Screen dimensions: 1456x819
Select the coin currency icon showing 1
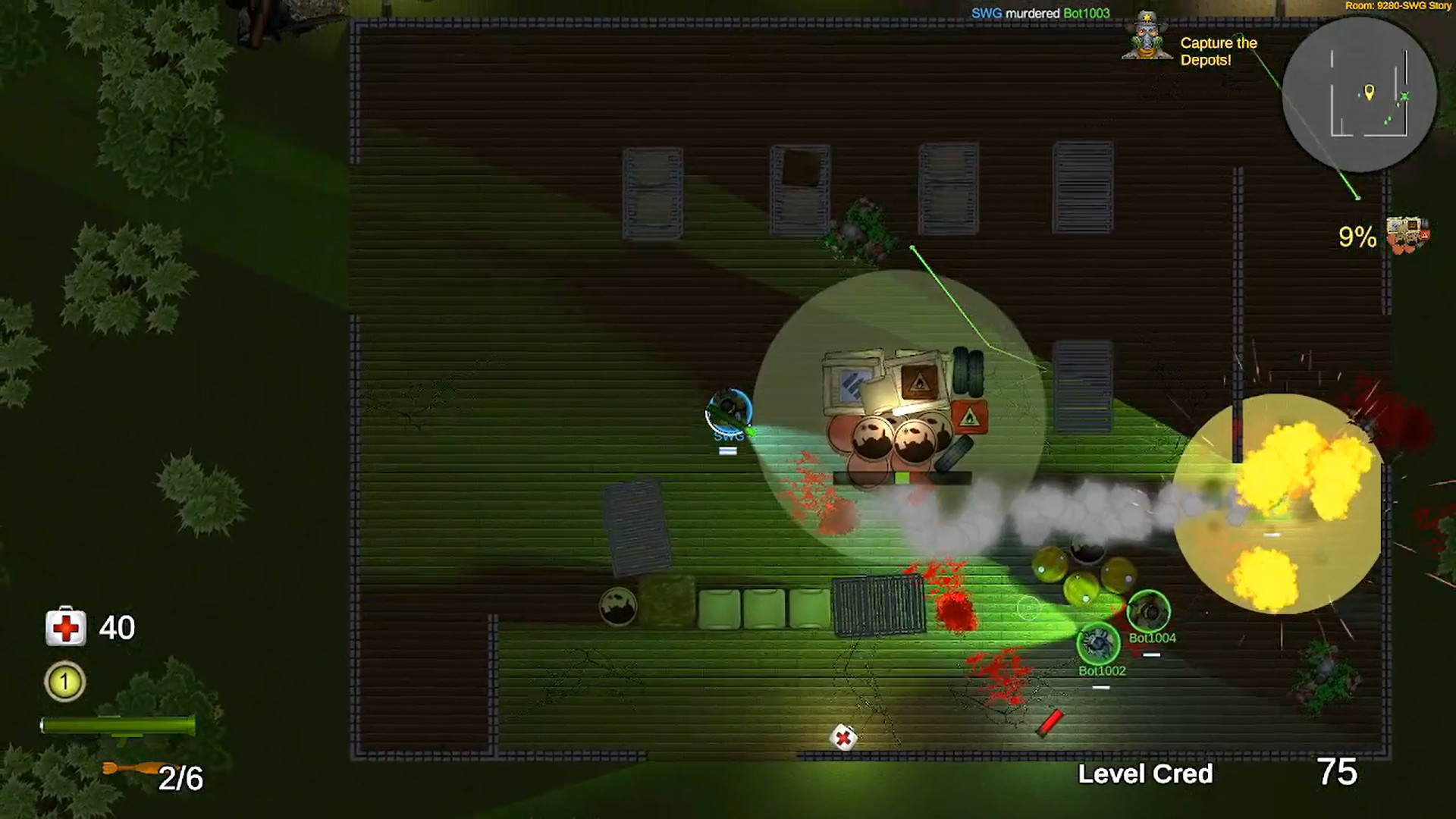pos(64,682)
